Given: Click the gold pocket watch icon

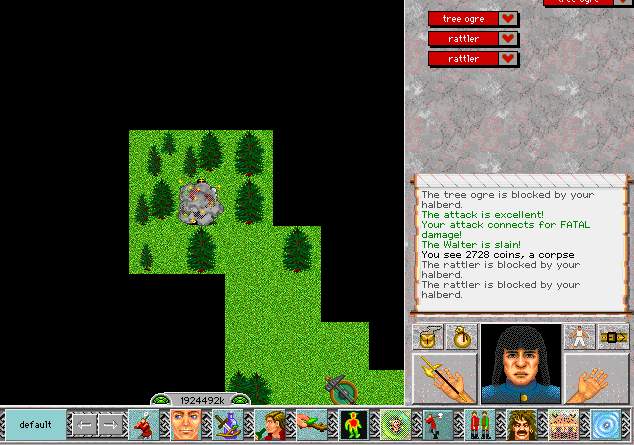Looking at the screenshot, I should [461, 337].
